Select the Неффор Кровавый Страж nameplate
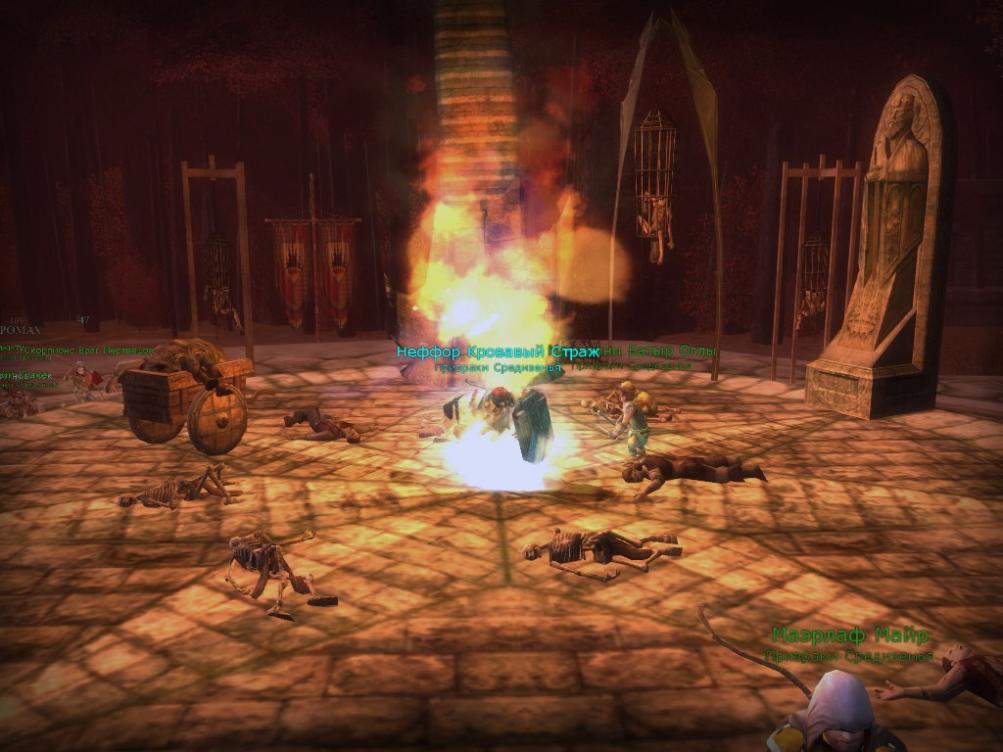 coord(497,352)
